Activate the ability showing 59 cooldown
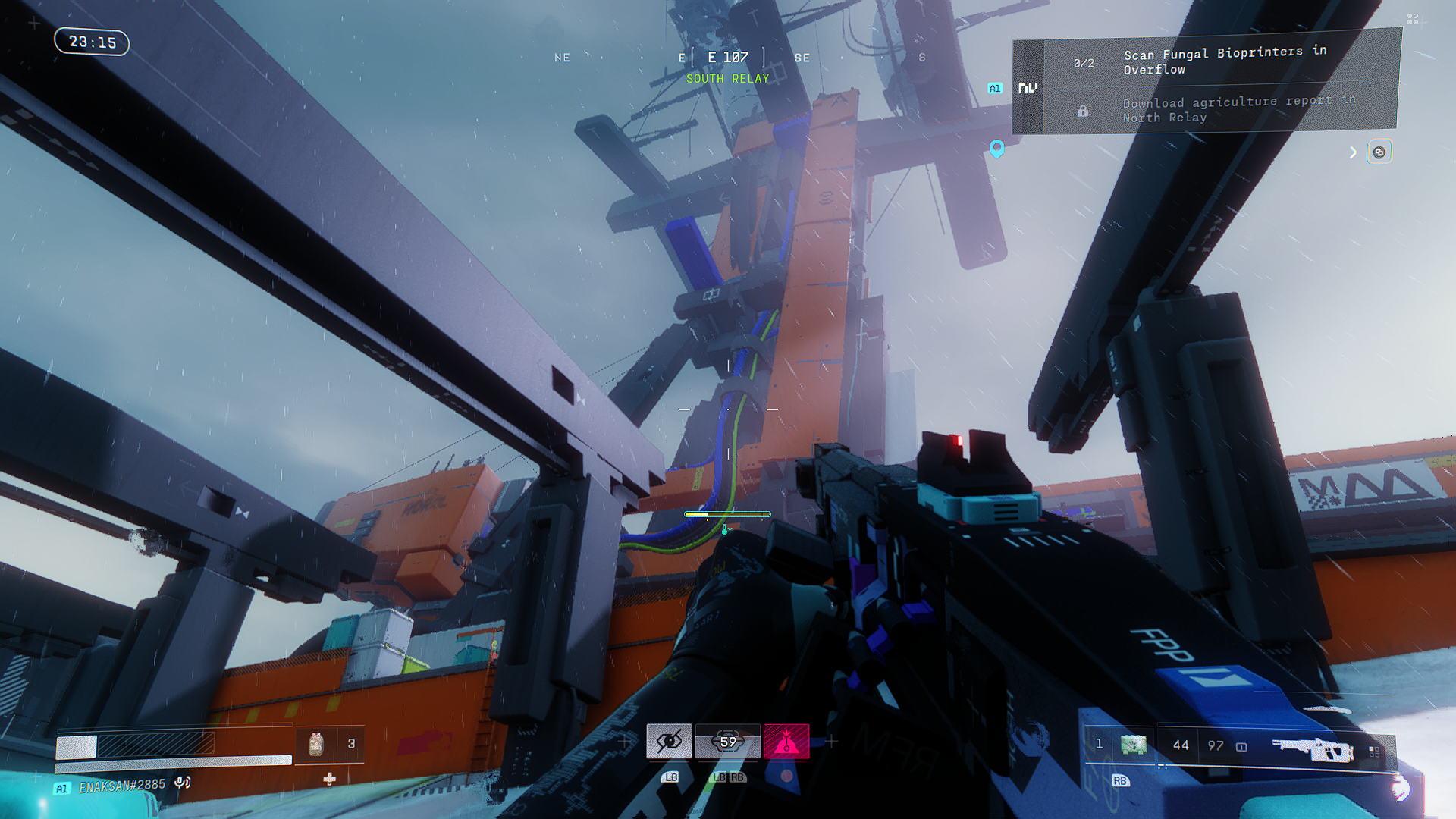Image resolution: width=1456 pixels, height=819 pixels. [728, 742]
